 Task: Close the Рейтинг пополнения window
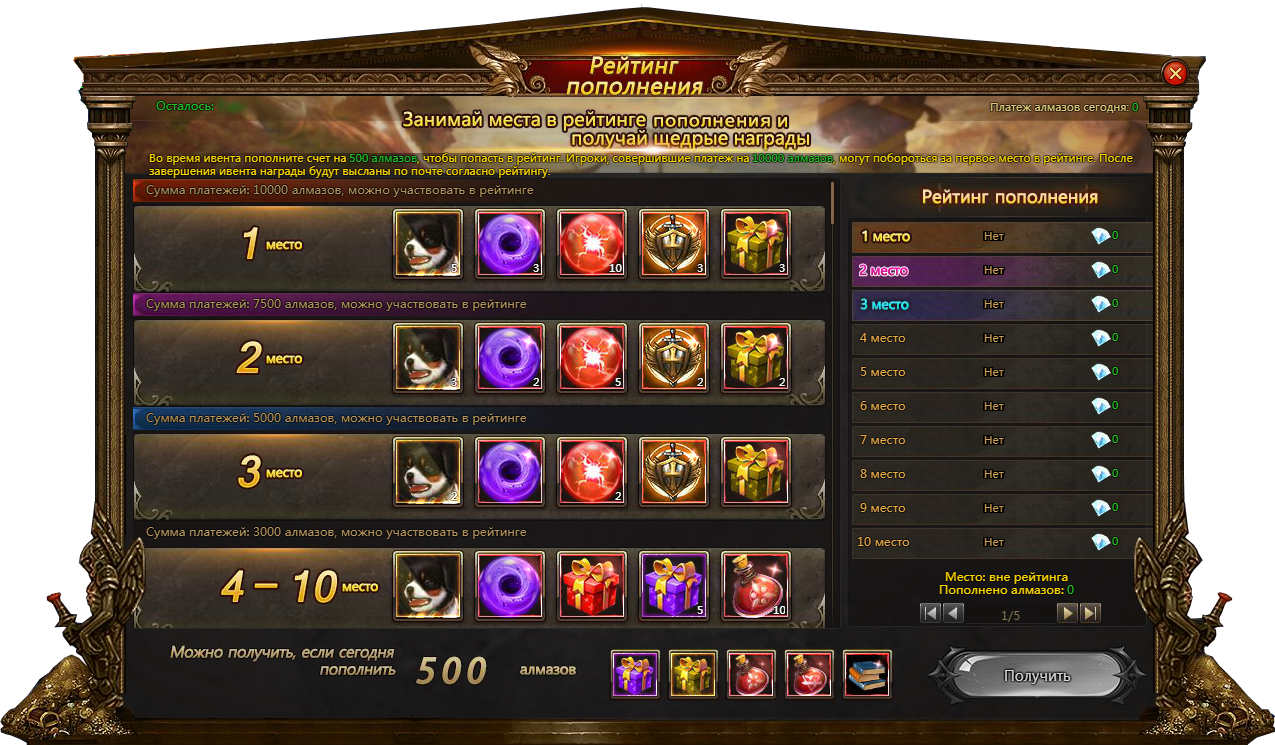[1175, 73]
